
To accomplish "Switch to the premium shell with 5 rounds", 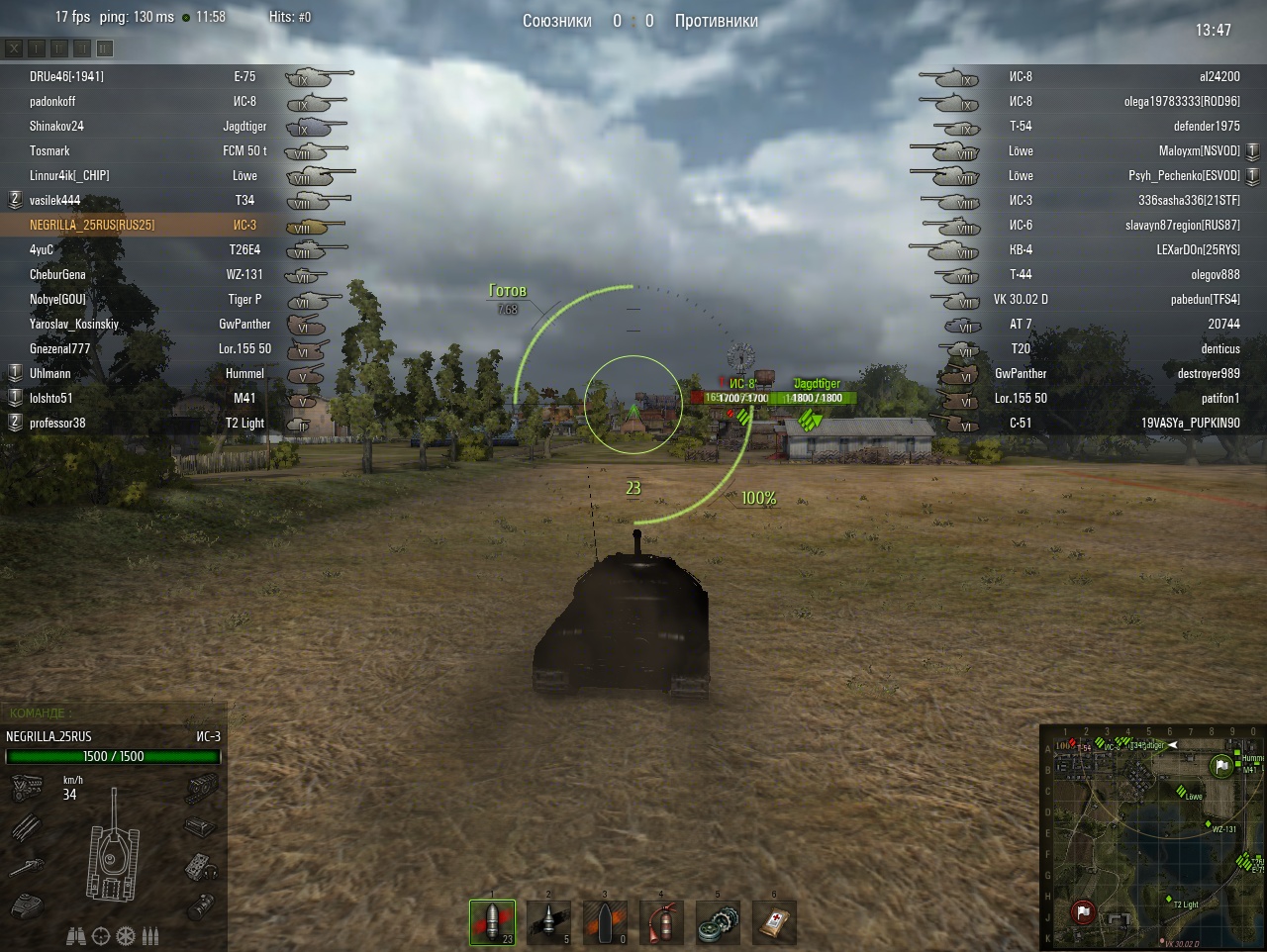I will 548,922.
